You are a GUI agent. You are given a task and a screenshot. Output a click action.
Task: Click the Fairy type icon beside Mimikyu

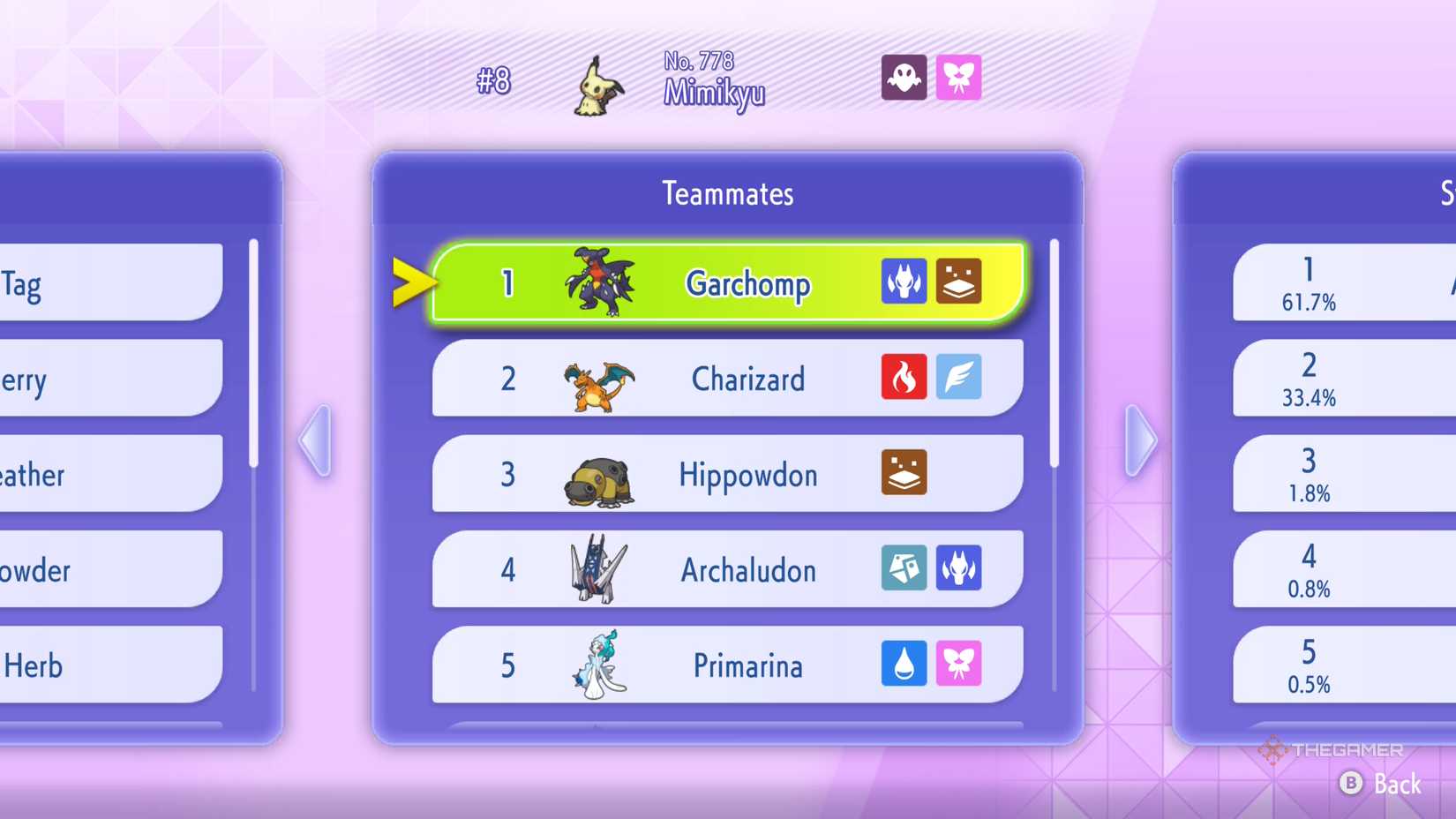tap(960, 78)
